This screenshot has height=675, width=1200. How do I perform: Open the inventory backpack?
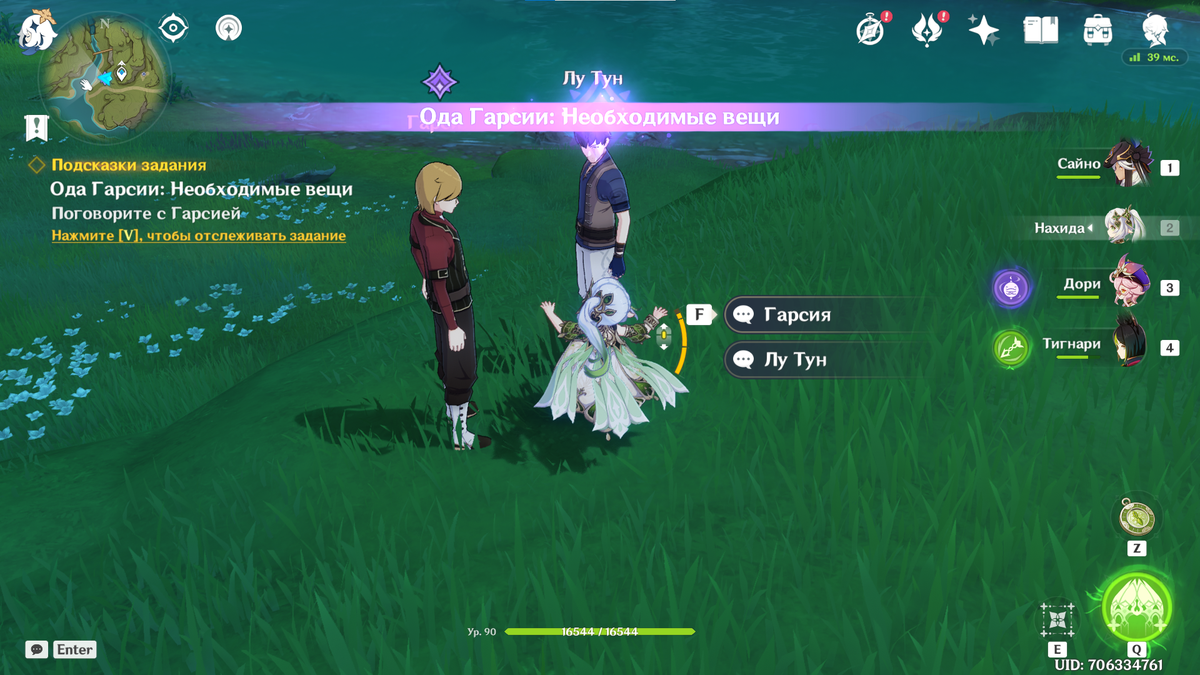click(x=1098, y=30)
